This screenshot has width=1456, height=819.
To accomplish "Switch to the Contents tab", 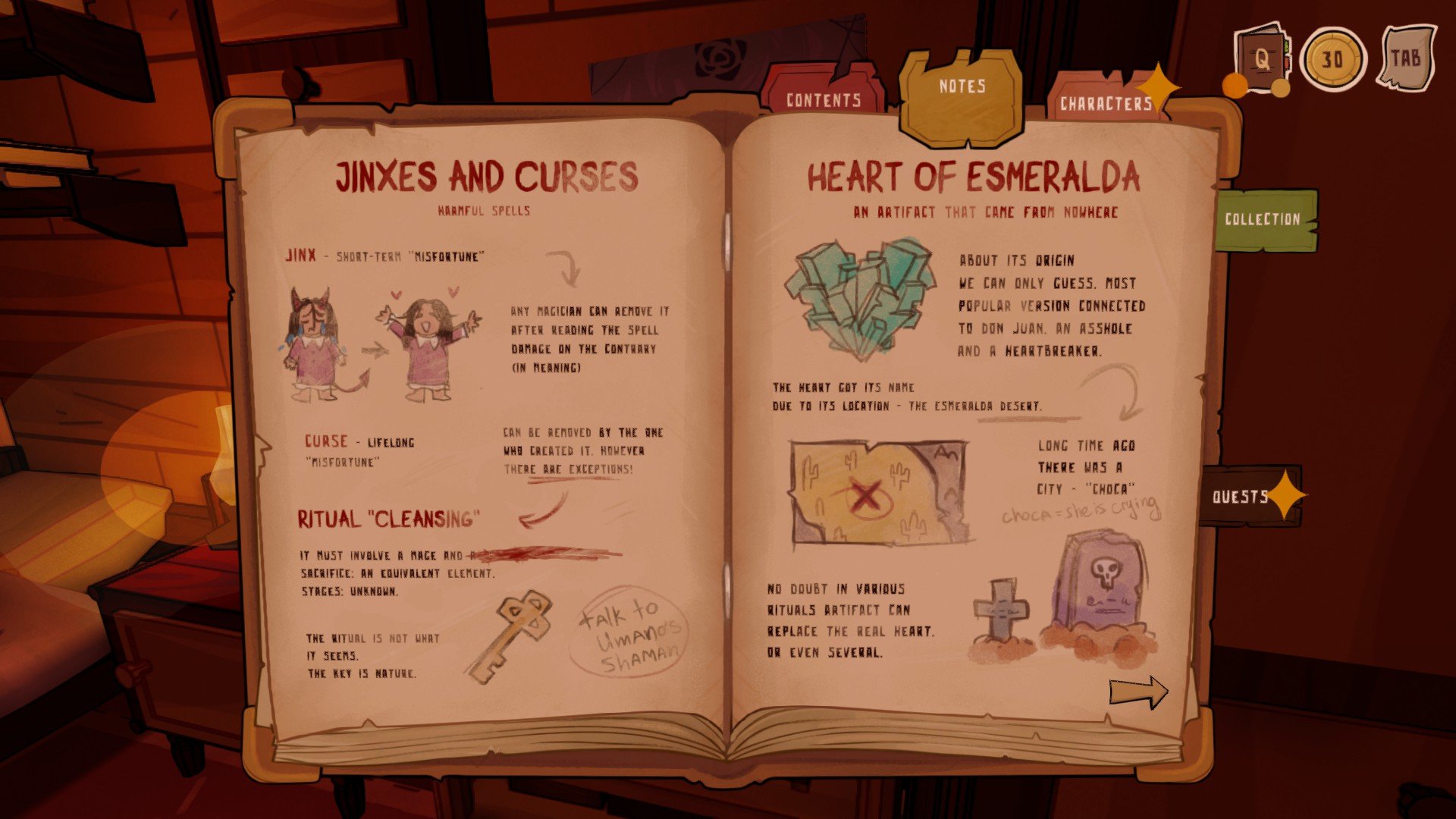I will pyautogui.click(x=824, y=99).
